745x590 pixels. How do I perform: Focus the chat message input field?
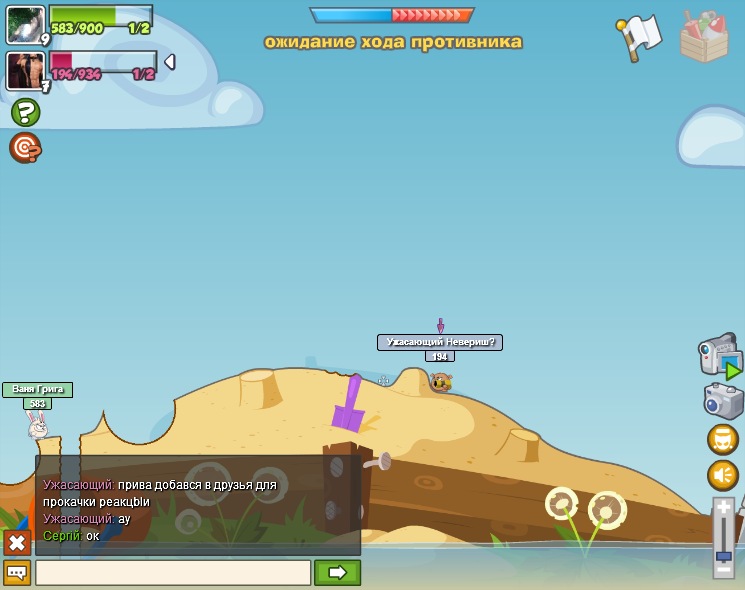[x=173, y=573]
